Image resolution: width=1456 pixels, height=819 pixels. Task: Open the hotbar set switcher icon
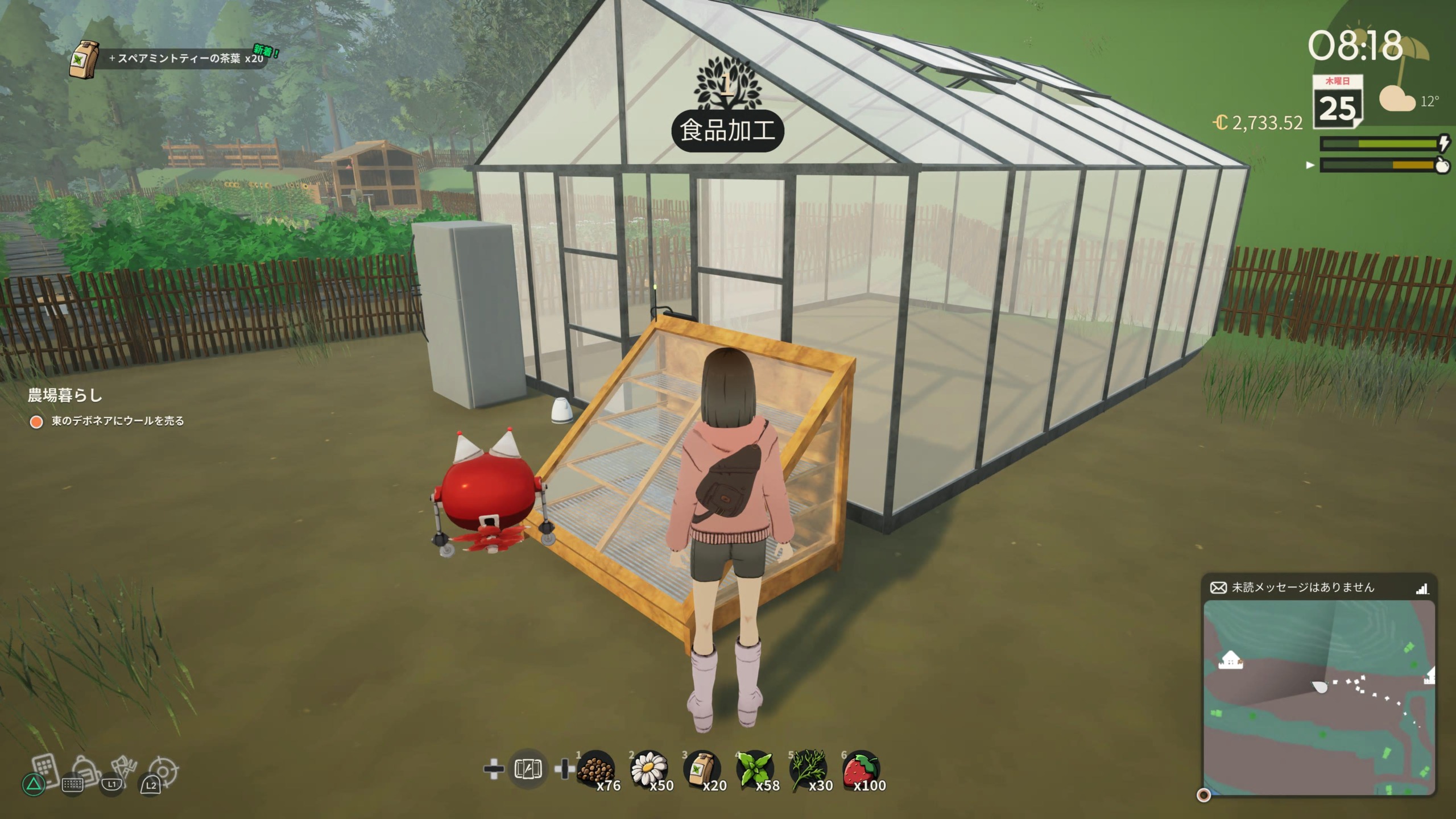[x=528, y=770]
